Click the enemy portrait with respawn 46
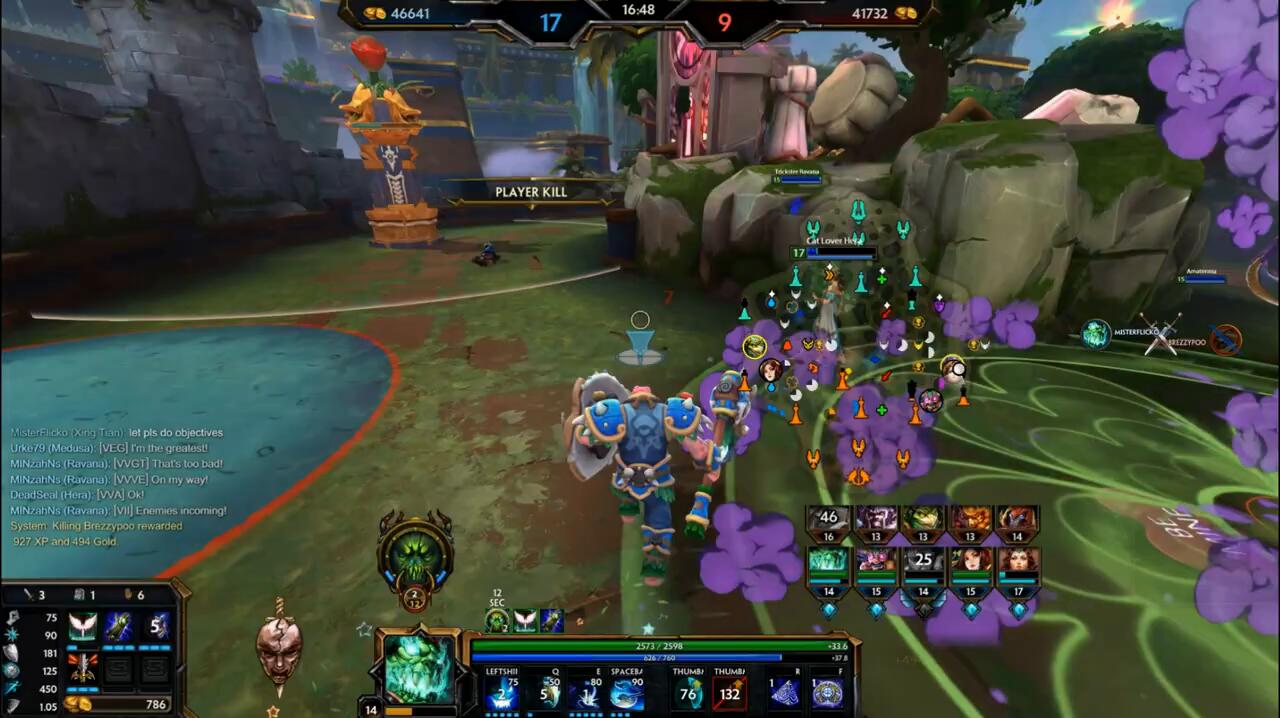1280x718 pixels. pos(828,519)
